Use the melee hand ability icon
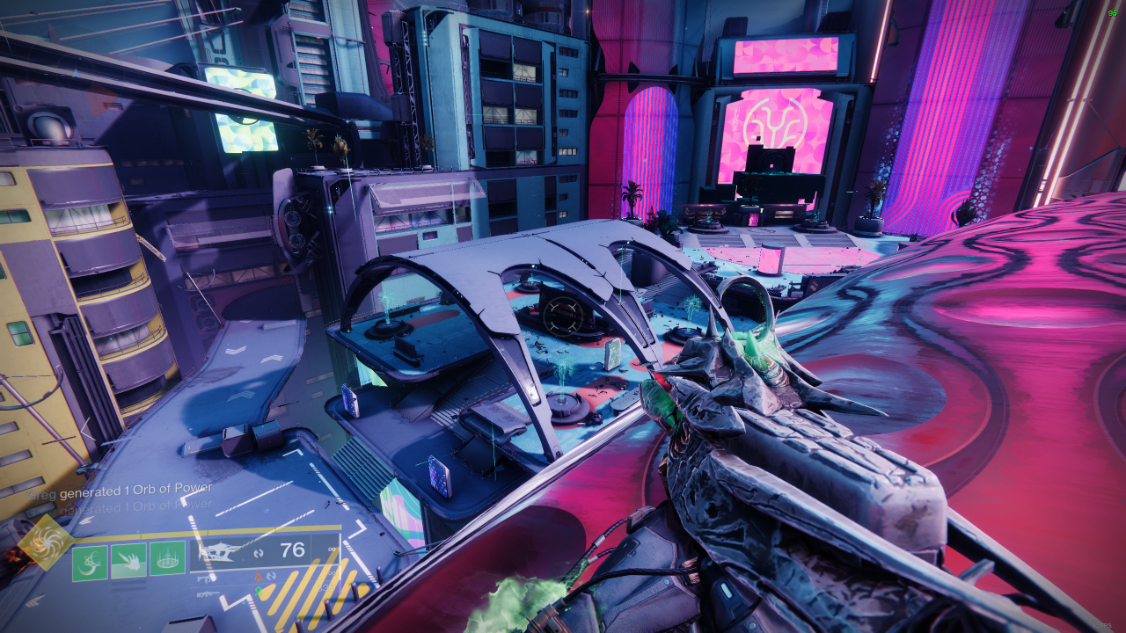1126x633 pixels. (130, 558)
